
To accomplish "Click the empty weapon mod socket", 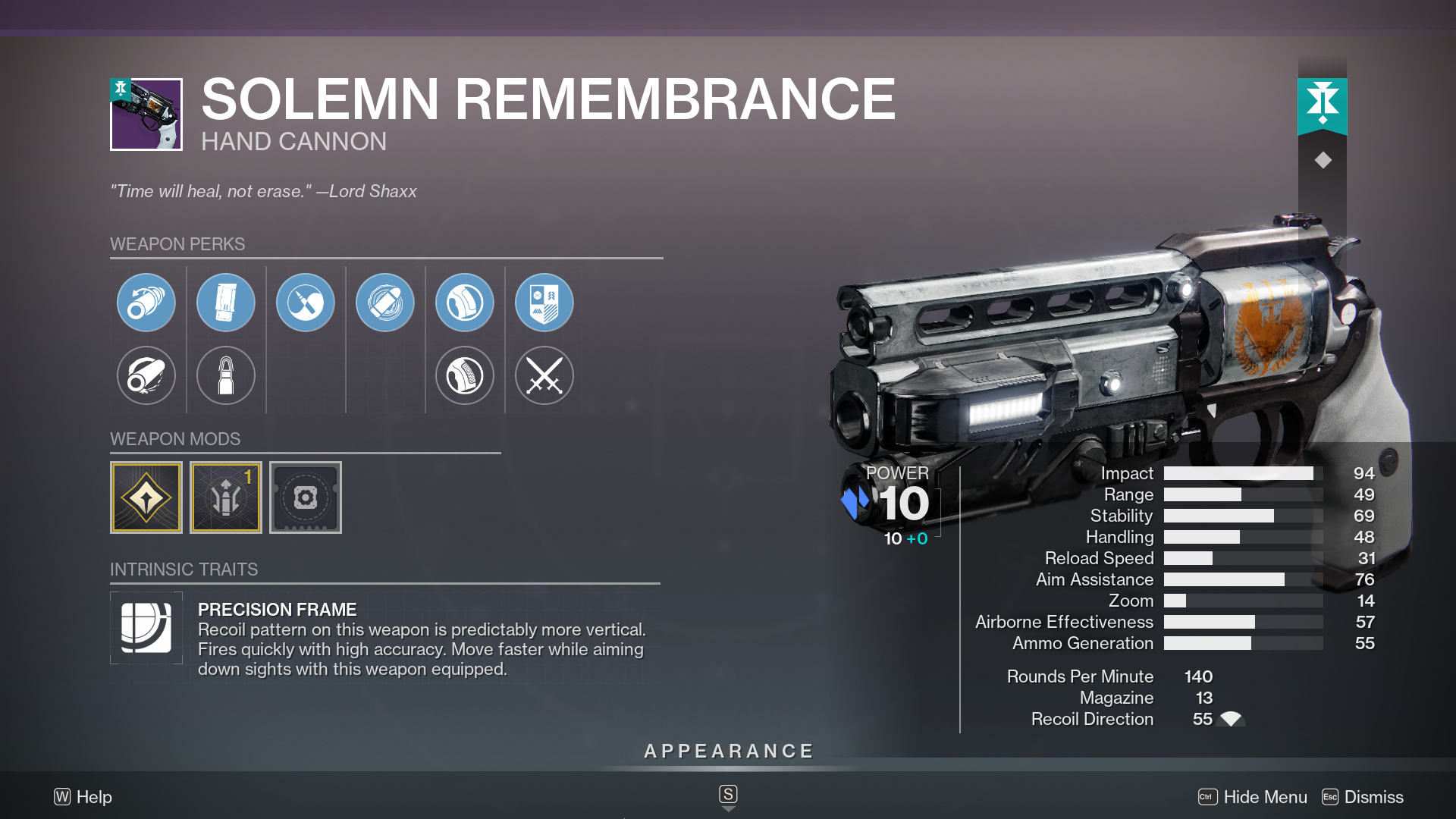I will [306, 497].
